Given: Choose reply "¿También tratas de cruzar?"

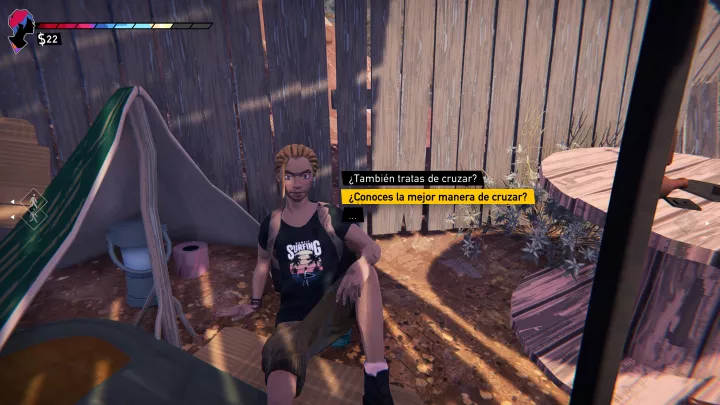Looking at the screenshot, I should coord(414,179).
